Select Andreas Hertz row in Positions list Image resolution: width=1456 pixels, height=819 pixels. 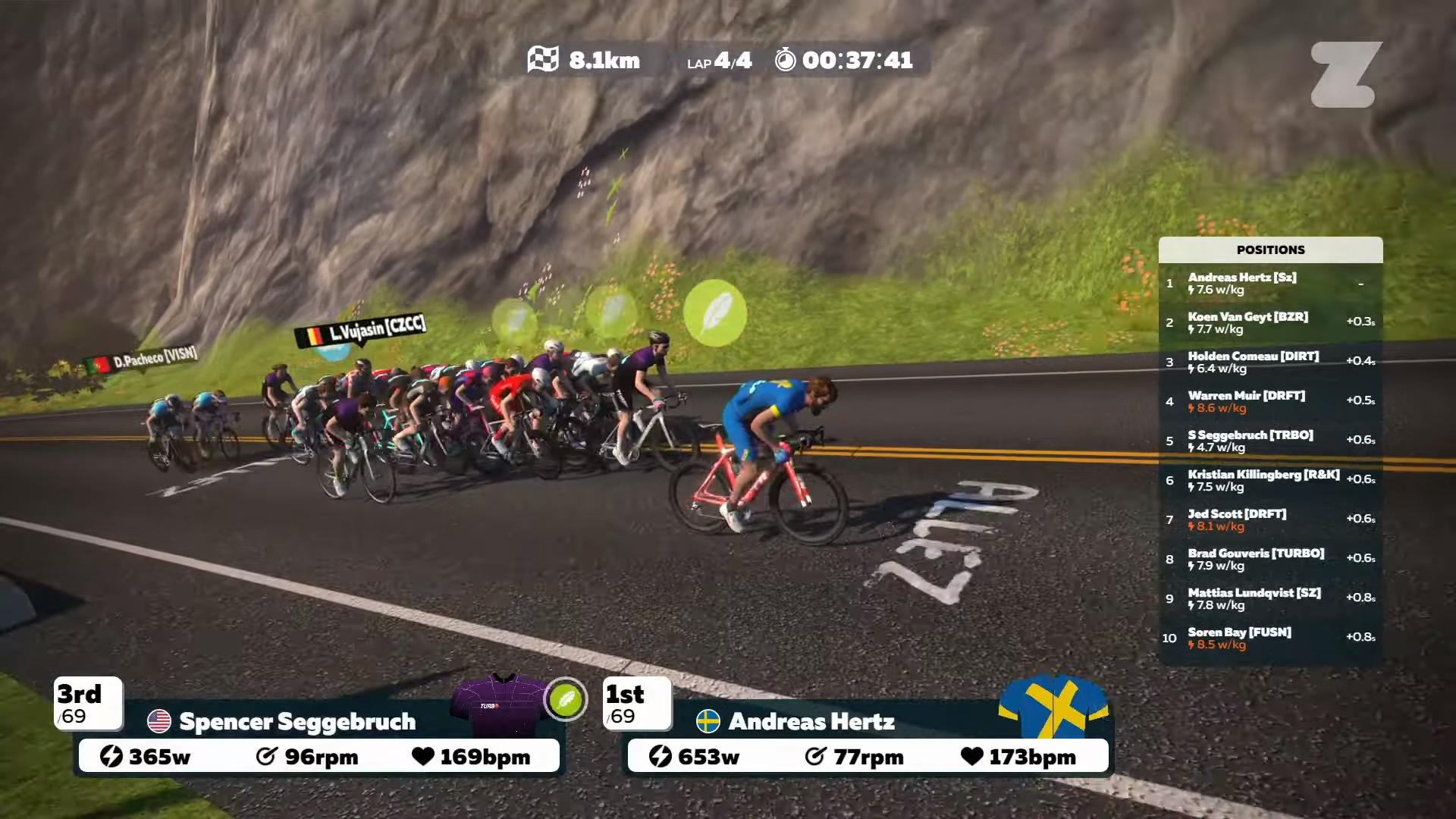1270,284
